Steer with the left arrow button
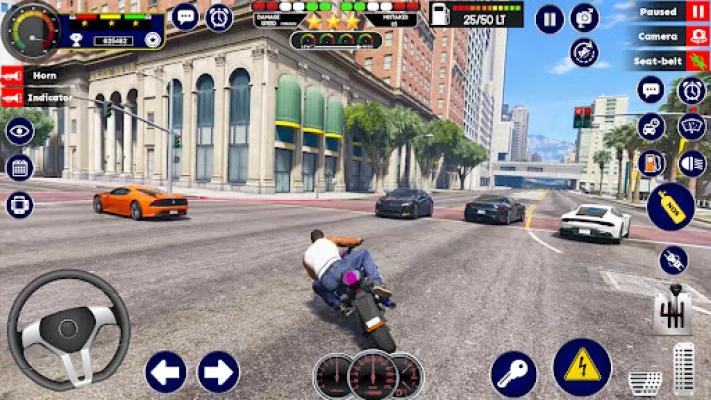Image resolution: width=711 pixels, height=400 pixels. 166,372
